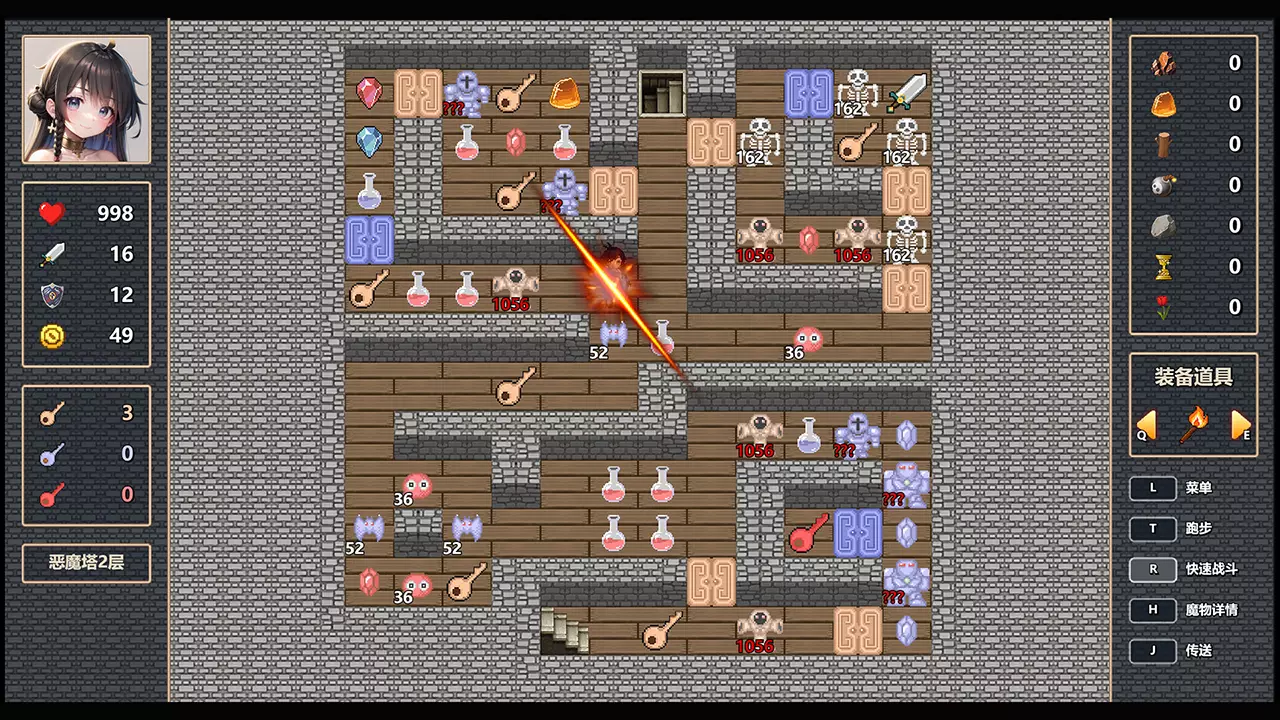Click the sword attack stat icon showing 16
The height and width of the screenshot is (720, 1280).
click(x=52, y=253)
